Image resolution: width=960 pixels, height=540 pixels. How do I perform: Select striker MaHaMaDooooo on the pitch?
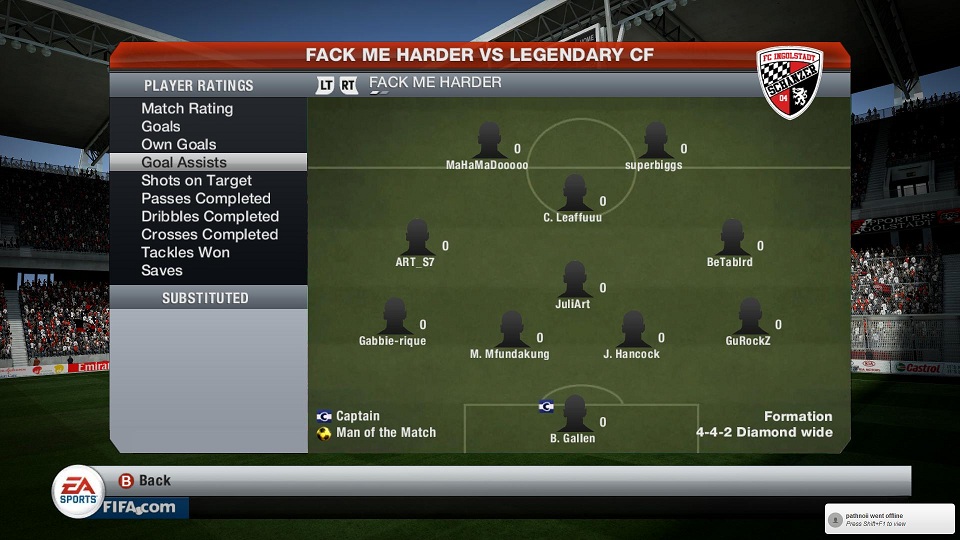[x=489, y=141]
